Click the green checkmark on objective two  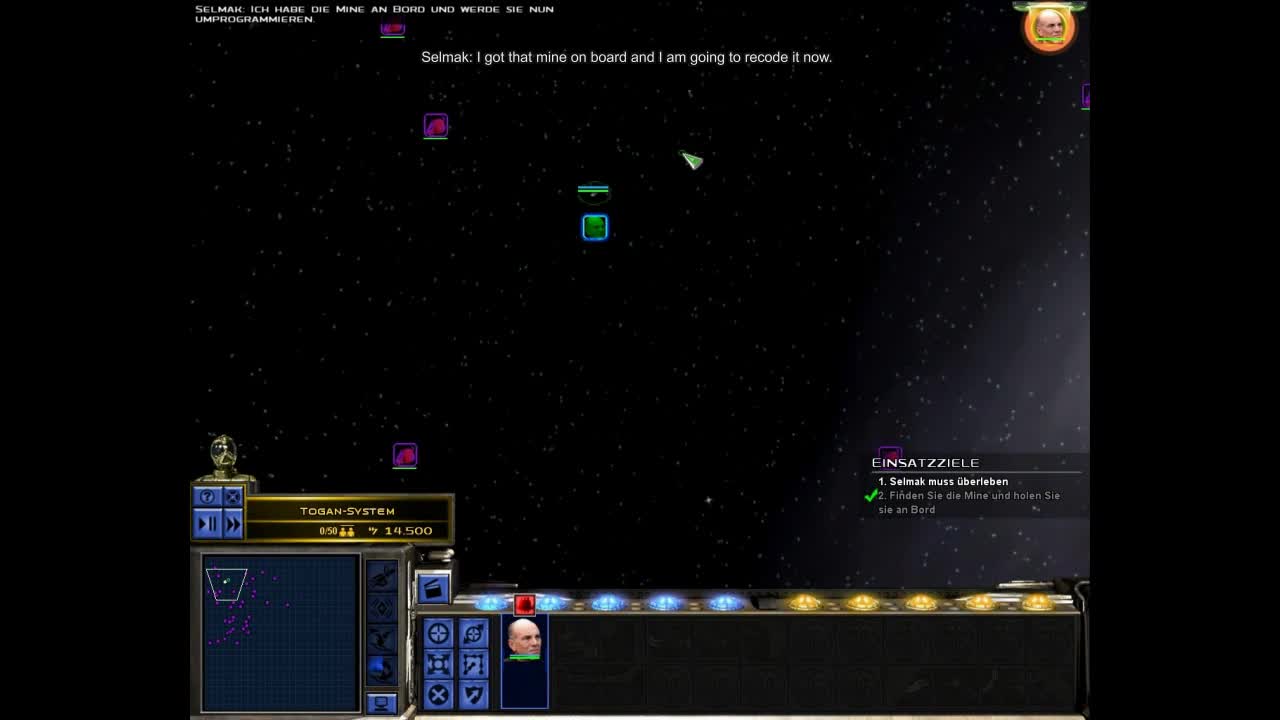tap(869, 495)
